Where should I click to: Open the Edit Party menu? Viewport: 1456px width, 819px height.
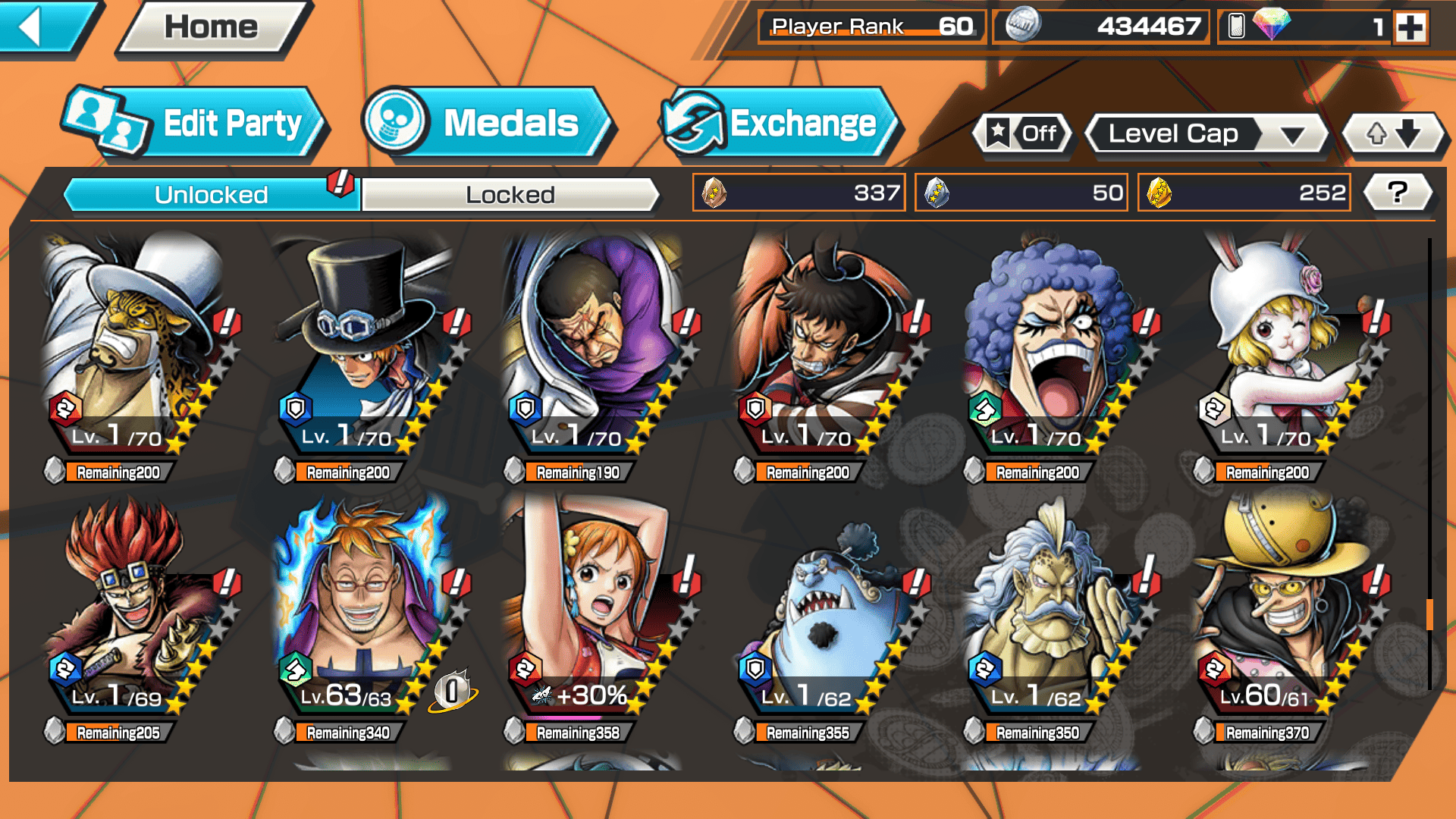tap(195, 124)
